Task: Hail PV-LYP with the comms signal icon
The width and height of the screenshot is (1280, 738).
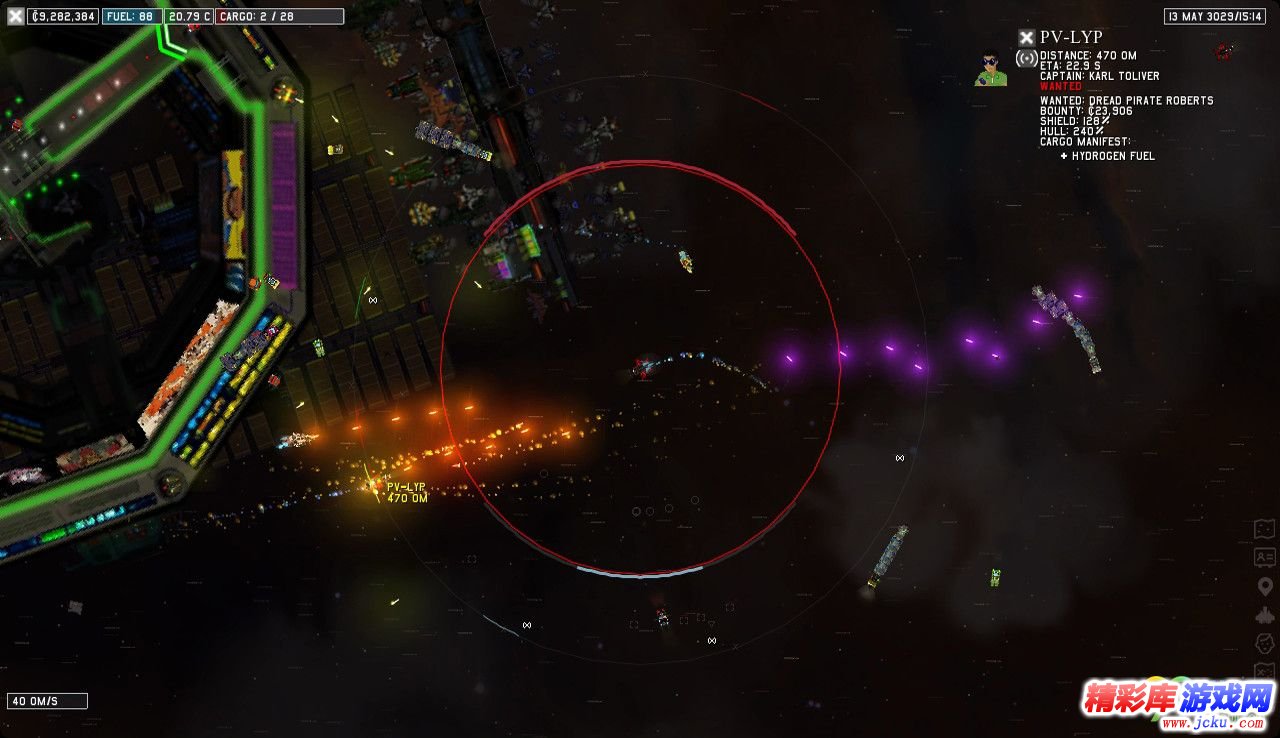Action: 1026,58
